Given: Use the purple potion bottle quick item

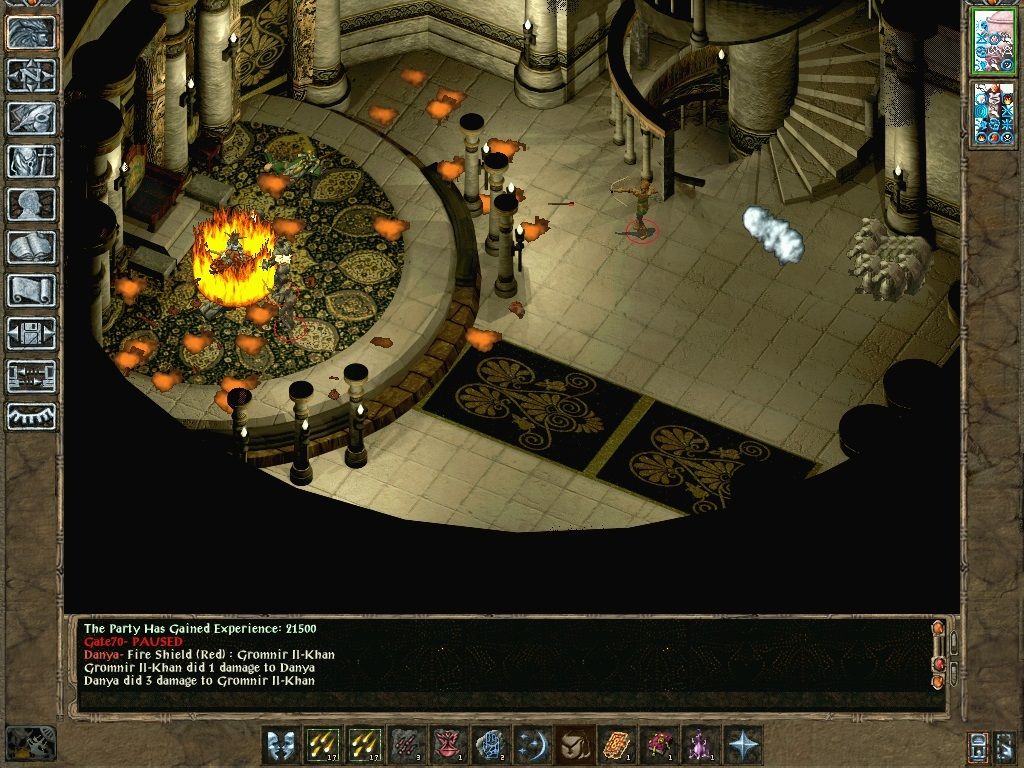Looking at the screenshot, I should (x=700, y=745).
